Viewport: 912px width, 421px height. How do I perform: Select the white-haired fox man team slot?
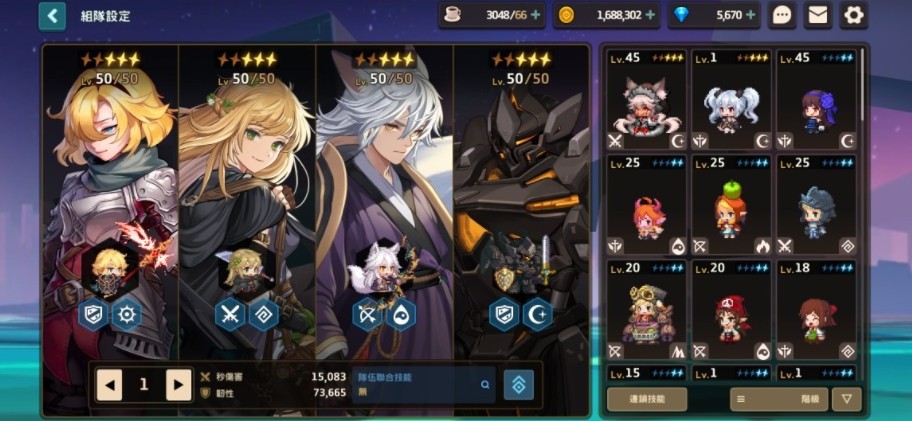384,200
